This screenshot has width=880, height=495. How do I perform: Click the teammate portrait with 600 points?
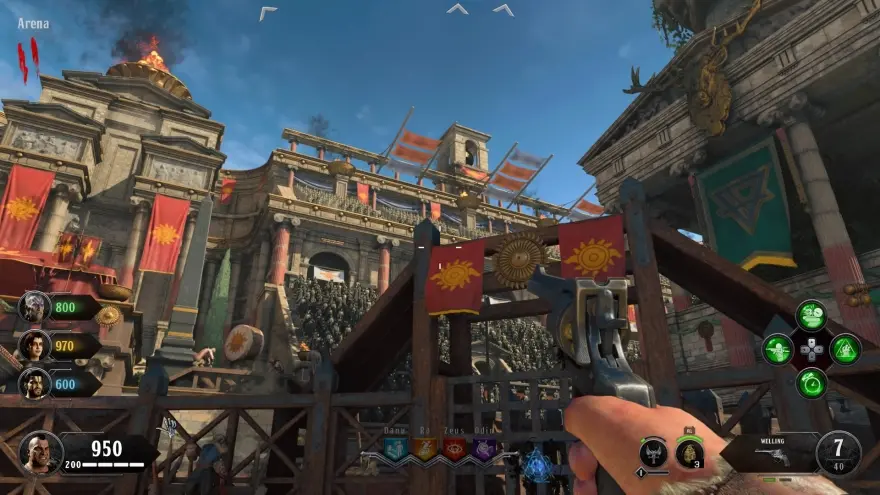tap(34, 382)
